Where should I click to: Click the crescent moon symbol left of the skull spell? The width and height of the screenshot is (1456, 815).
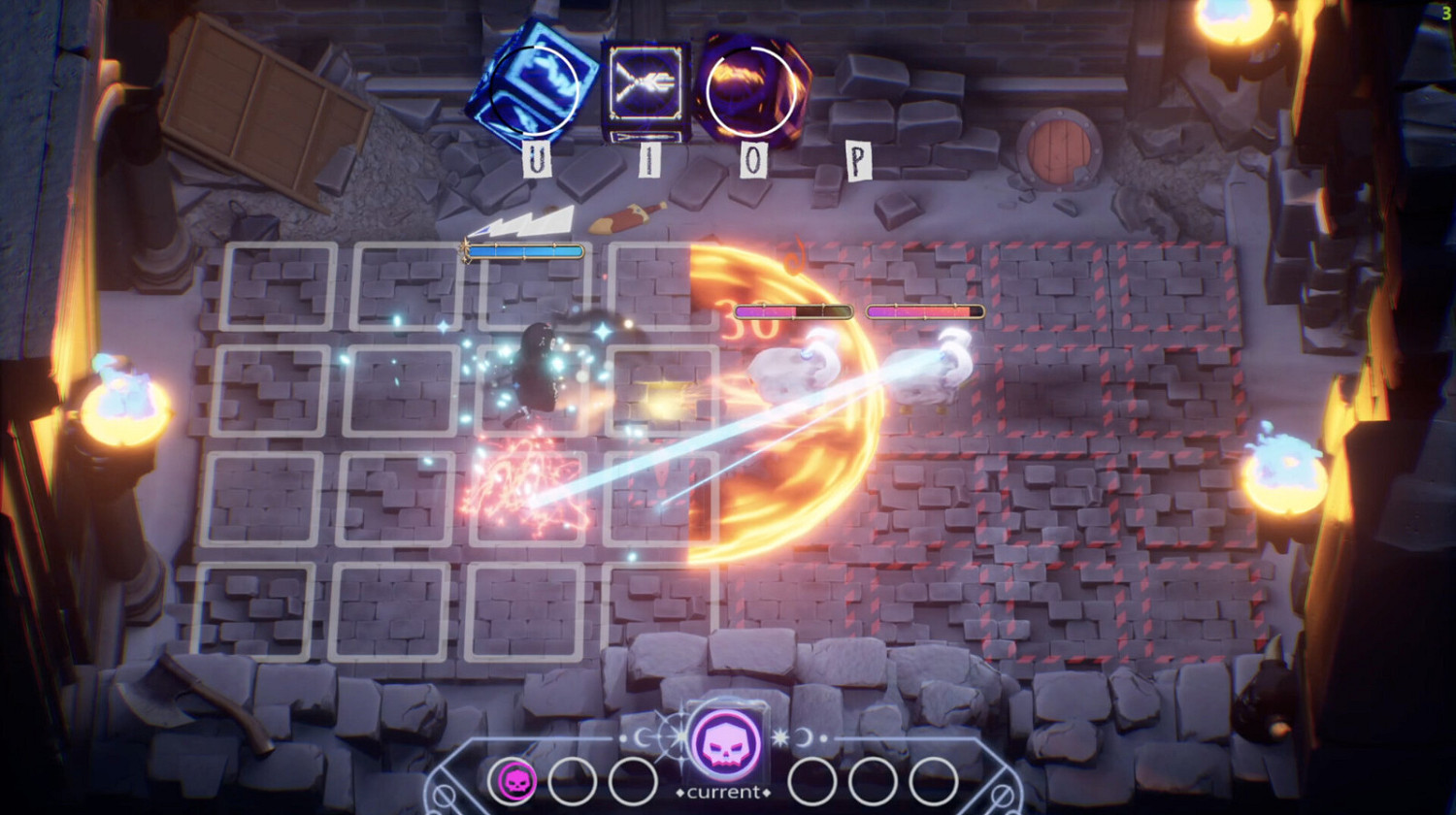pos(641,737)
